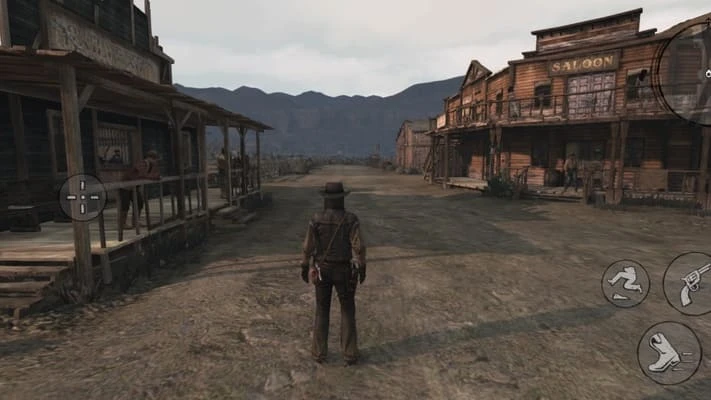Tap the running legs action button
The image size is (711, 400).
tap(626, 283)
